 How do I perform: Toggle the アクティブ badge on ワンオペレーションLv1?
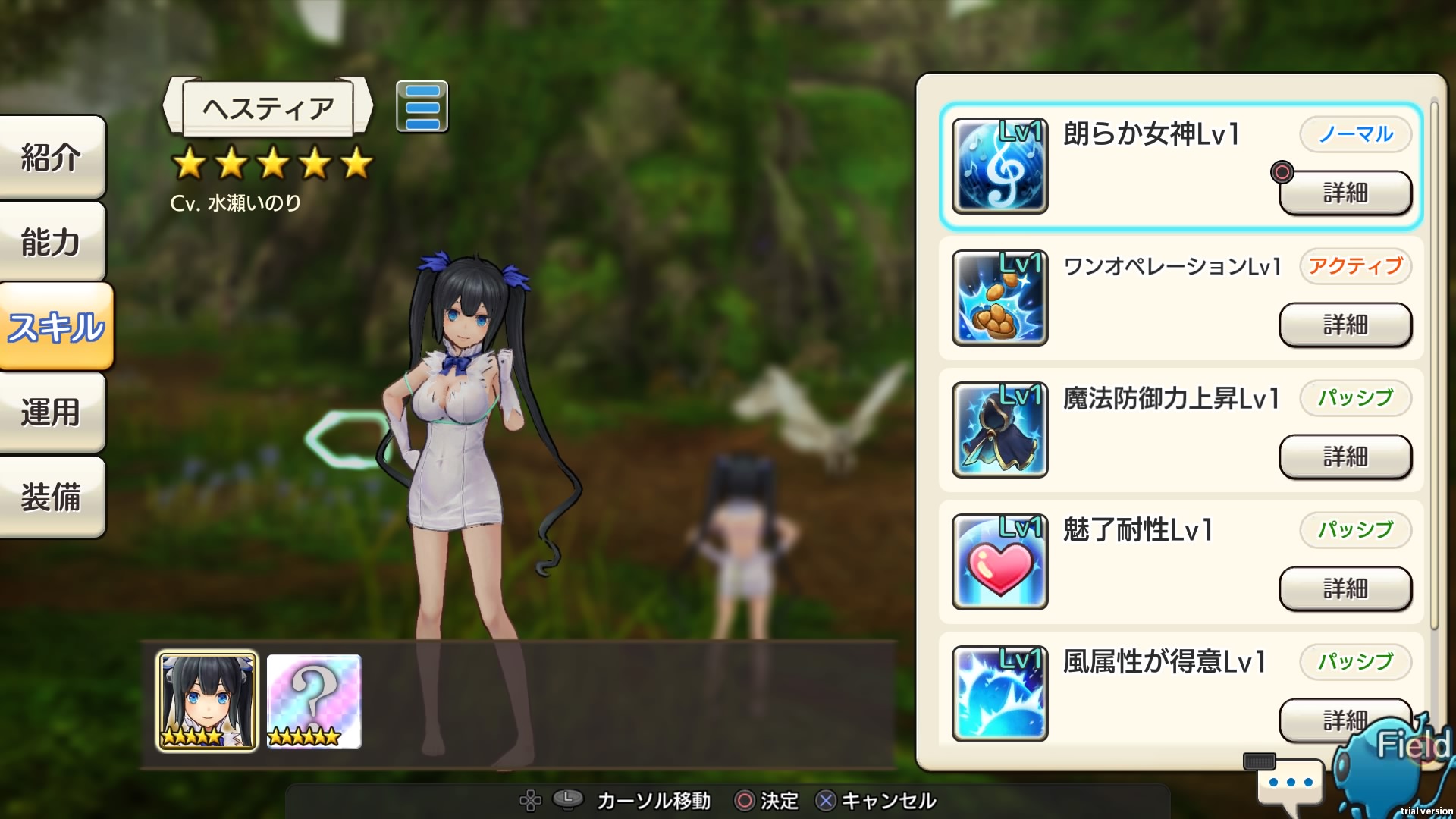(x=1355, y=266)
